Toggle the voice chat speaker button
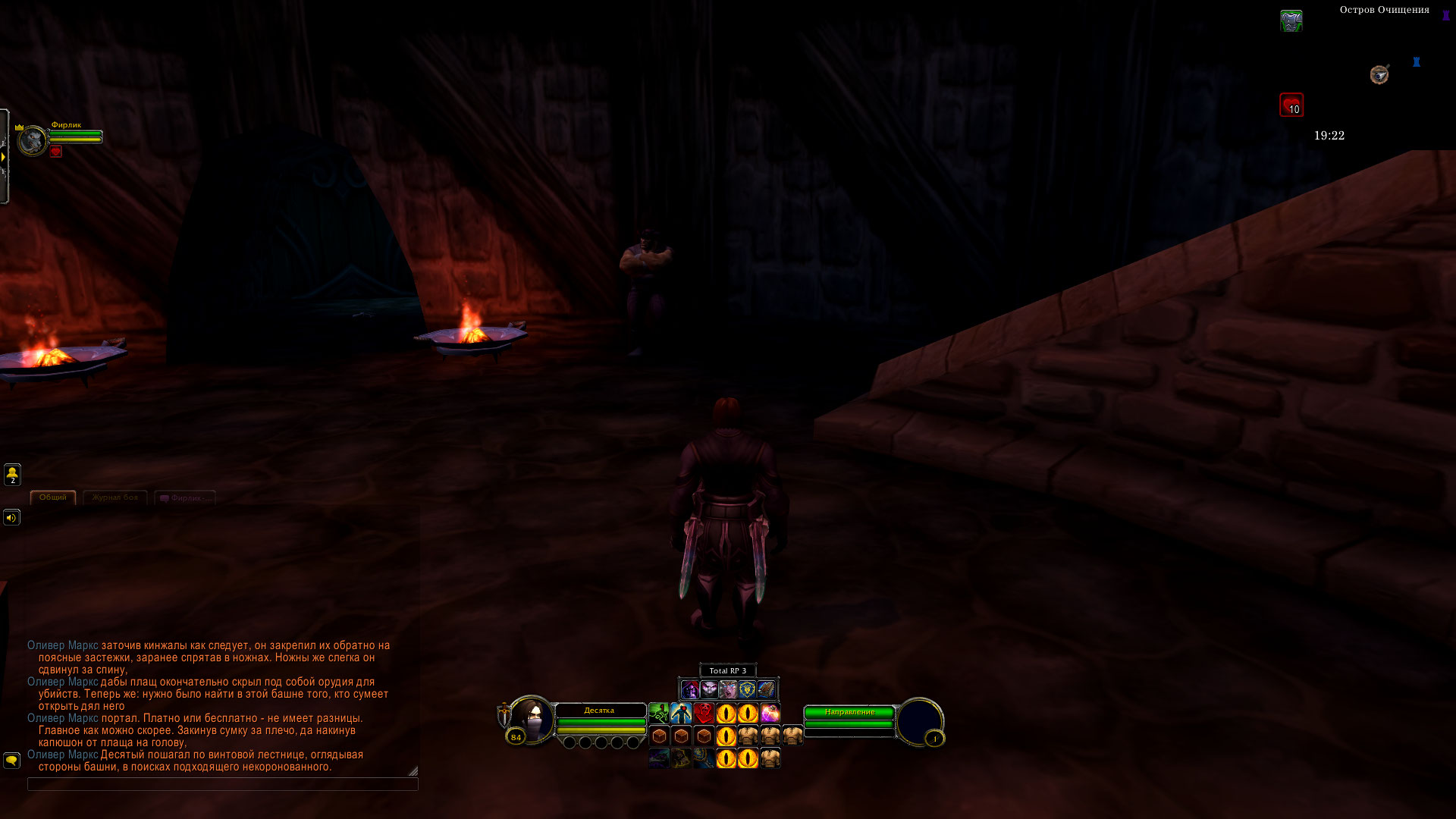Screen dimensions: 1456x819 pyautogui.click(x=11, y=518)
